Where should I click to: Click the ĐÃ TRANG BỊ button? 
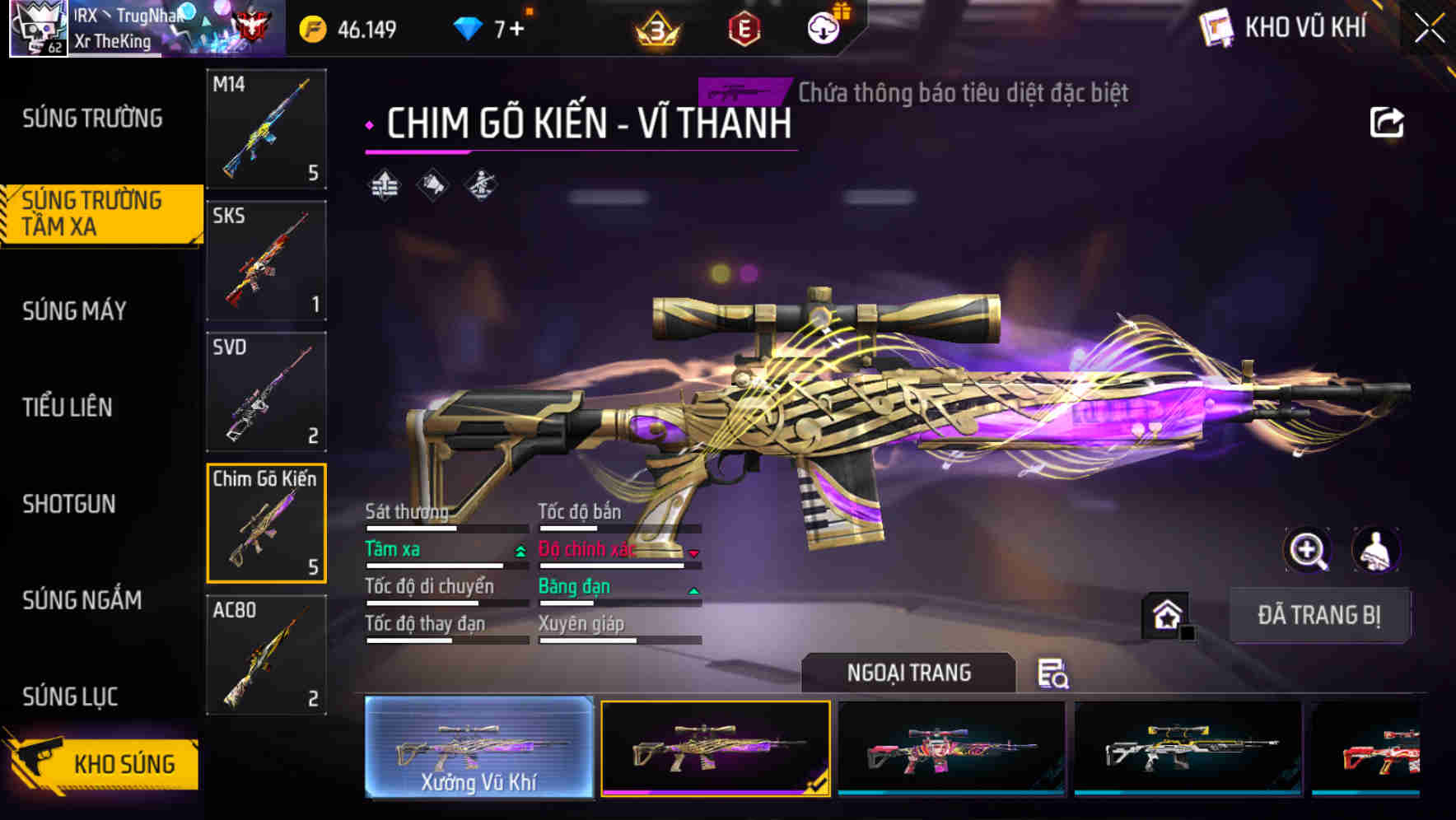pos(1321,614)
